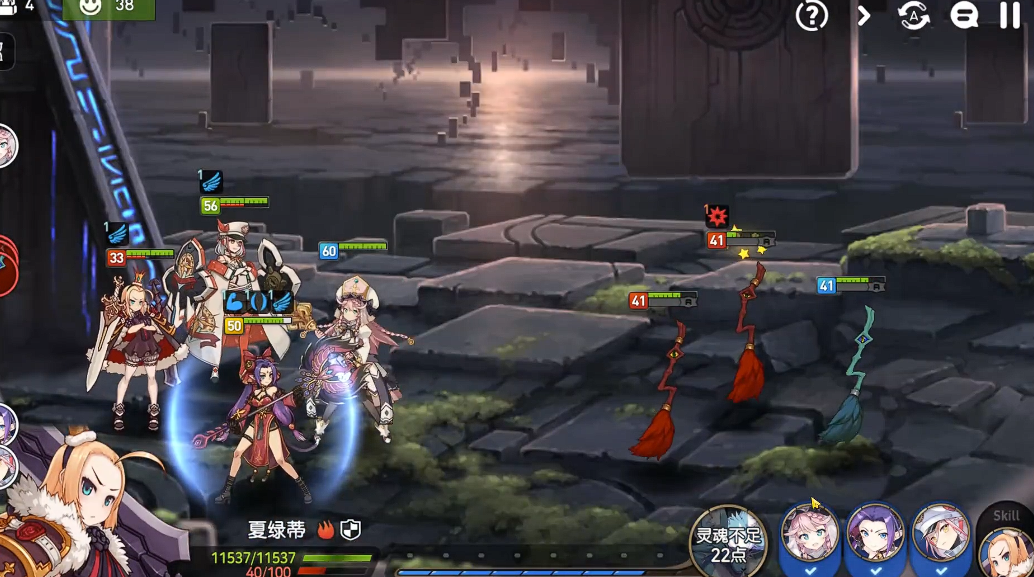Viewport: 1034px width, 577px height.
Task: Open the chat bubble log
Action: pos(964,15)
